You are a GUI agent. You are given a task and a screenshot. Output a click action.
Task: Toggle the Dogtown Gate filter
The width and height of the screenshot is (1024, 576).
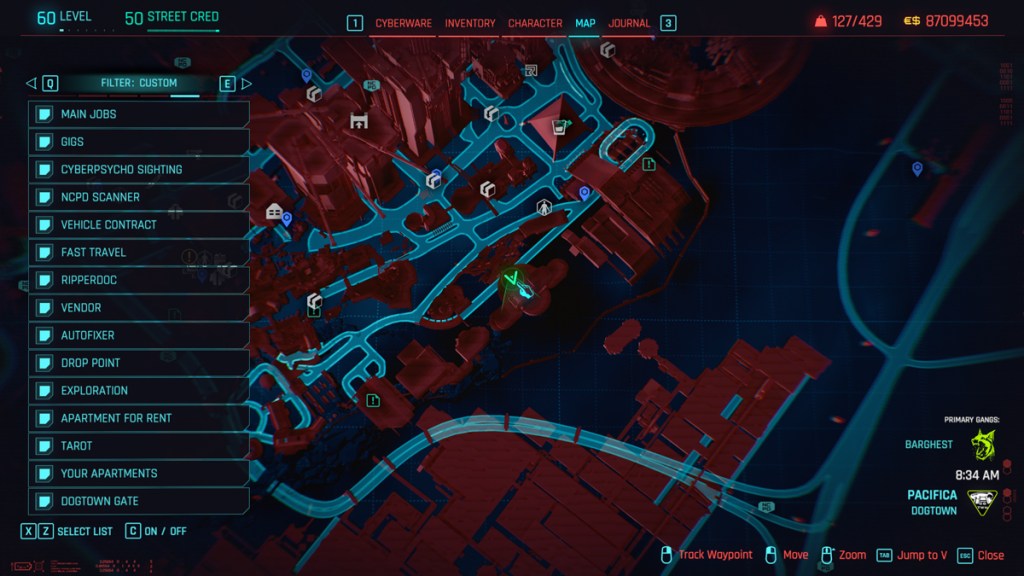point(139,501)
